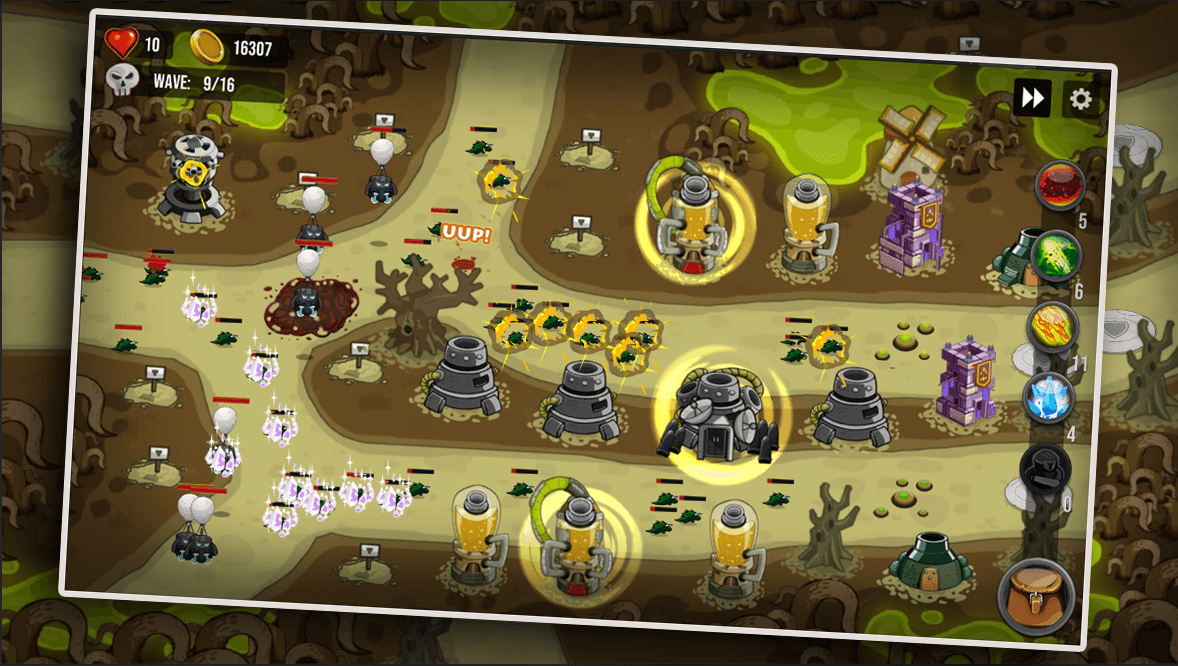Screen dimensions: 1178x666
Task: Activate the red lava ability
Action: [x=1059, y=185]
